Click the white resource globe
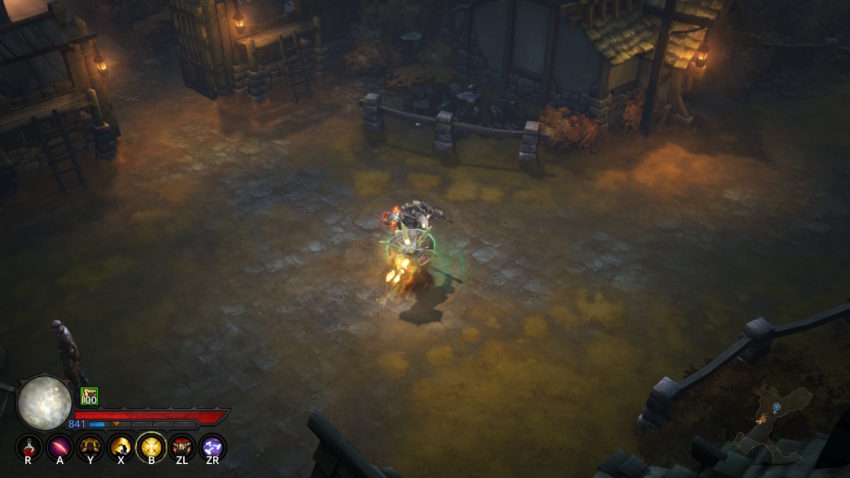The image size is (850, 478). 44,402
